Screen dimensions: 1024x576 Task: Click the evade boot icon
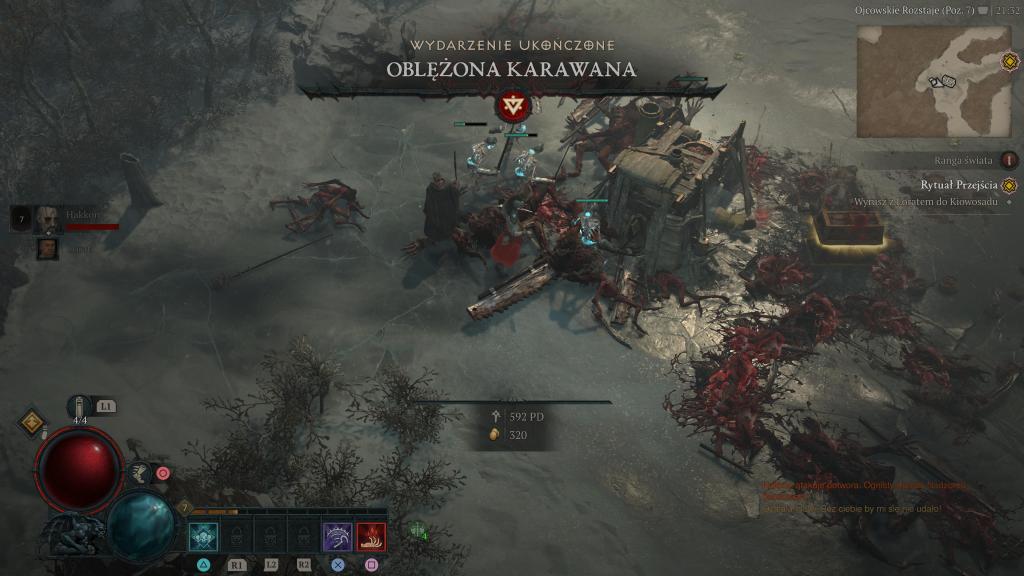point(140,473)
